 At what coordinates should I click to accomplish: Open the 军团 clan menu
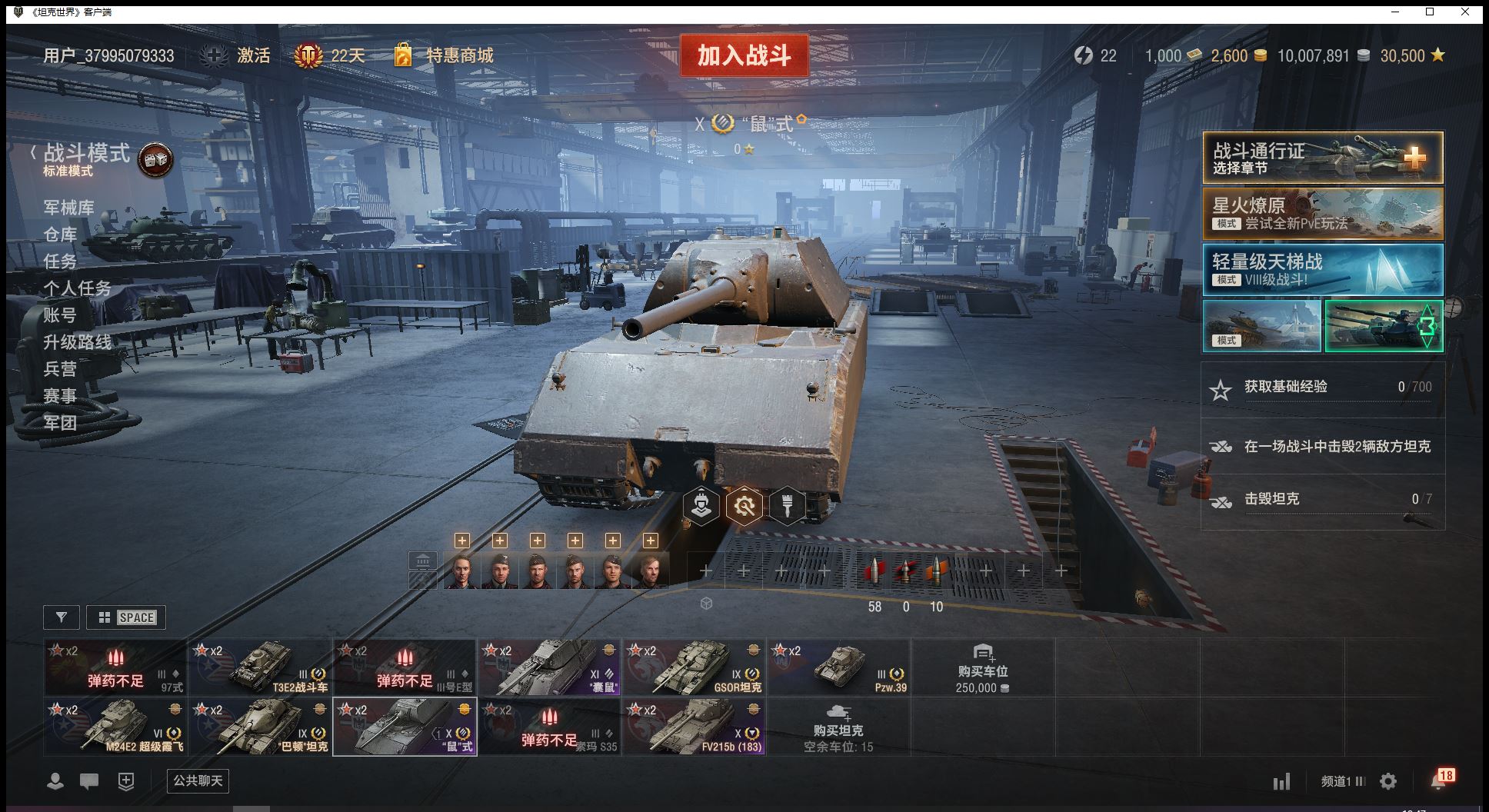60,423
